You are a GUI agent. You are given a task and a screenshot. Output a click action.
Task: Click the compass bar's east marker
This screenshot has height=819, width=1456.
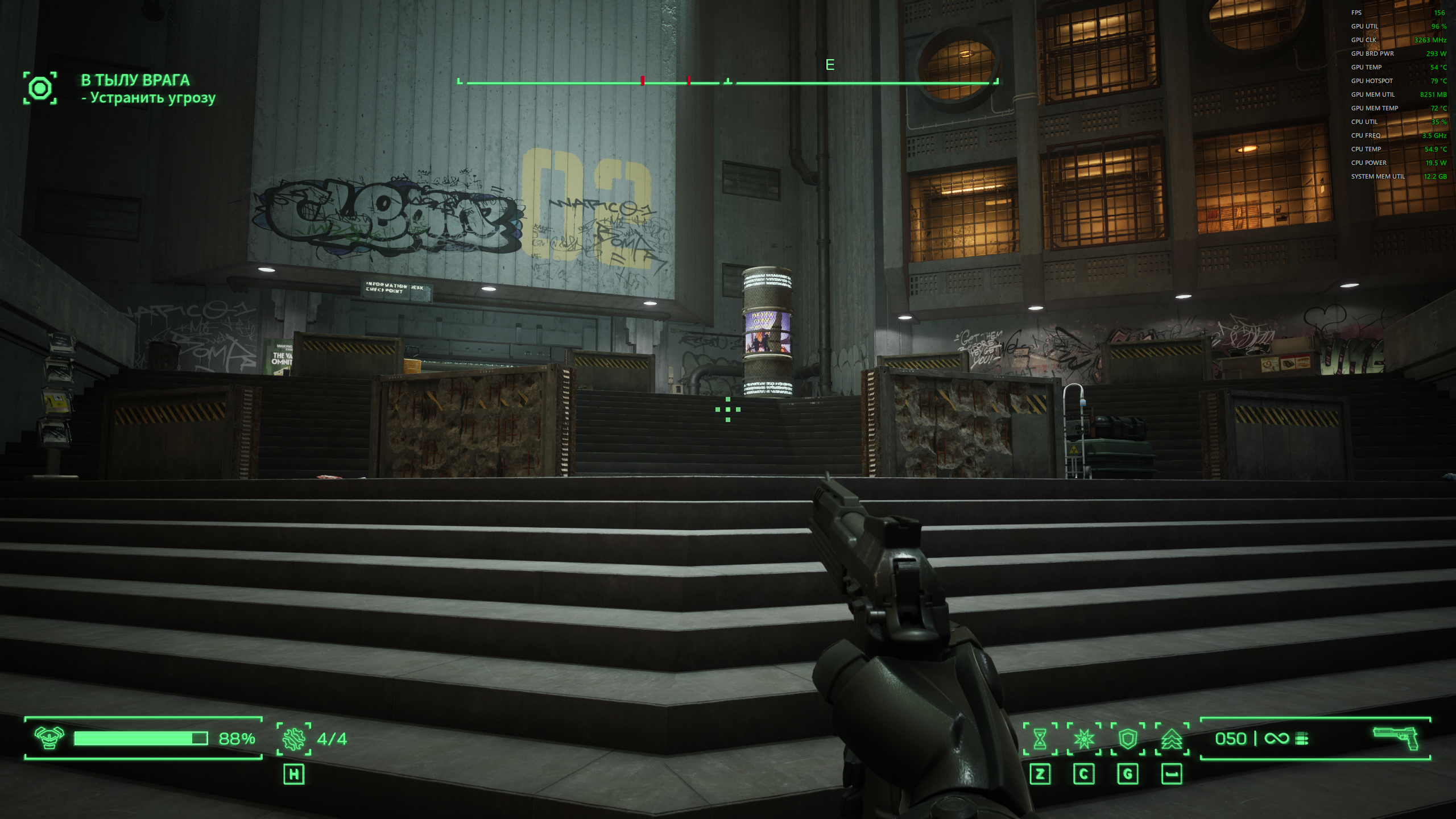click(x=830, y=65)
